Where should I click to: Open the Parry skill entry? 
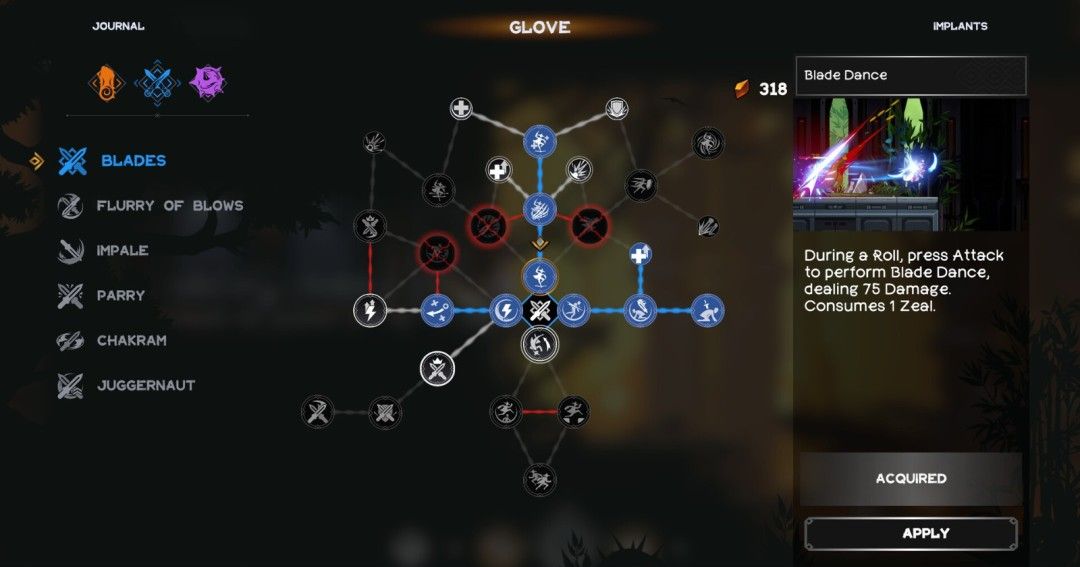point(120,296)
